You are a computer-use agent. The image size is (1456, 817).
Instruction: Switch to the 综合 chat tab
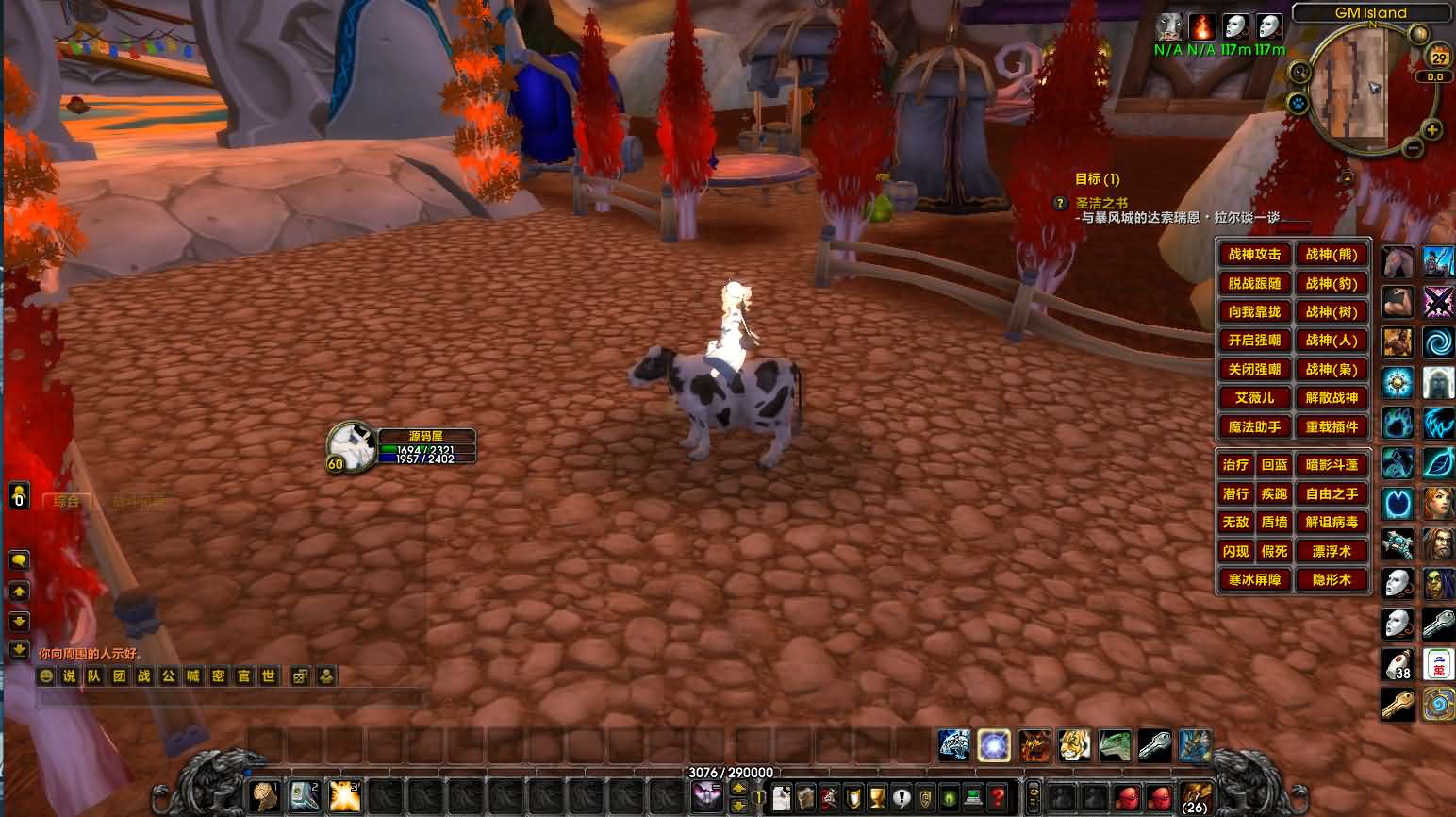(x=67, y=501)
